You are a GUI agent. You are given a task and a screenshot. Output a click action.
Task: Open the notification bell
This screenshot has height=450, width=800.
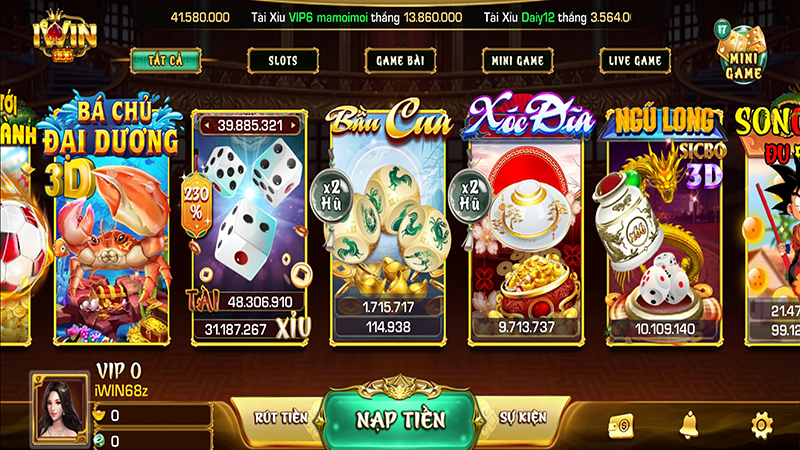(690, 424)
